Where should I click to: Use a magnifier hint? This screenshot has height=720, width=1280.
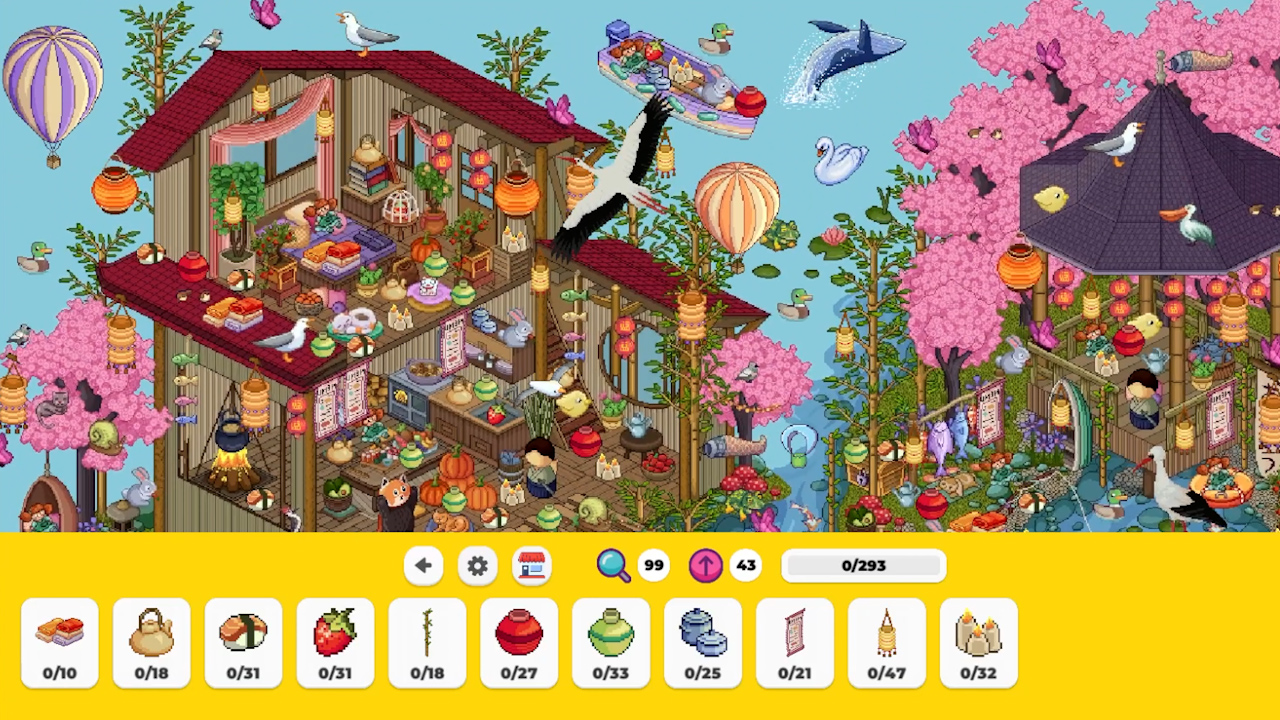(x=614, y=566)
